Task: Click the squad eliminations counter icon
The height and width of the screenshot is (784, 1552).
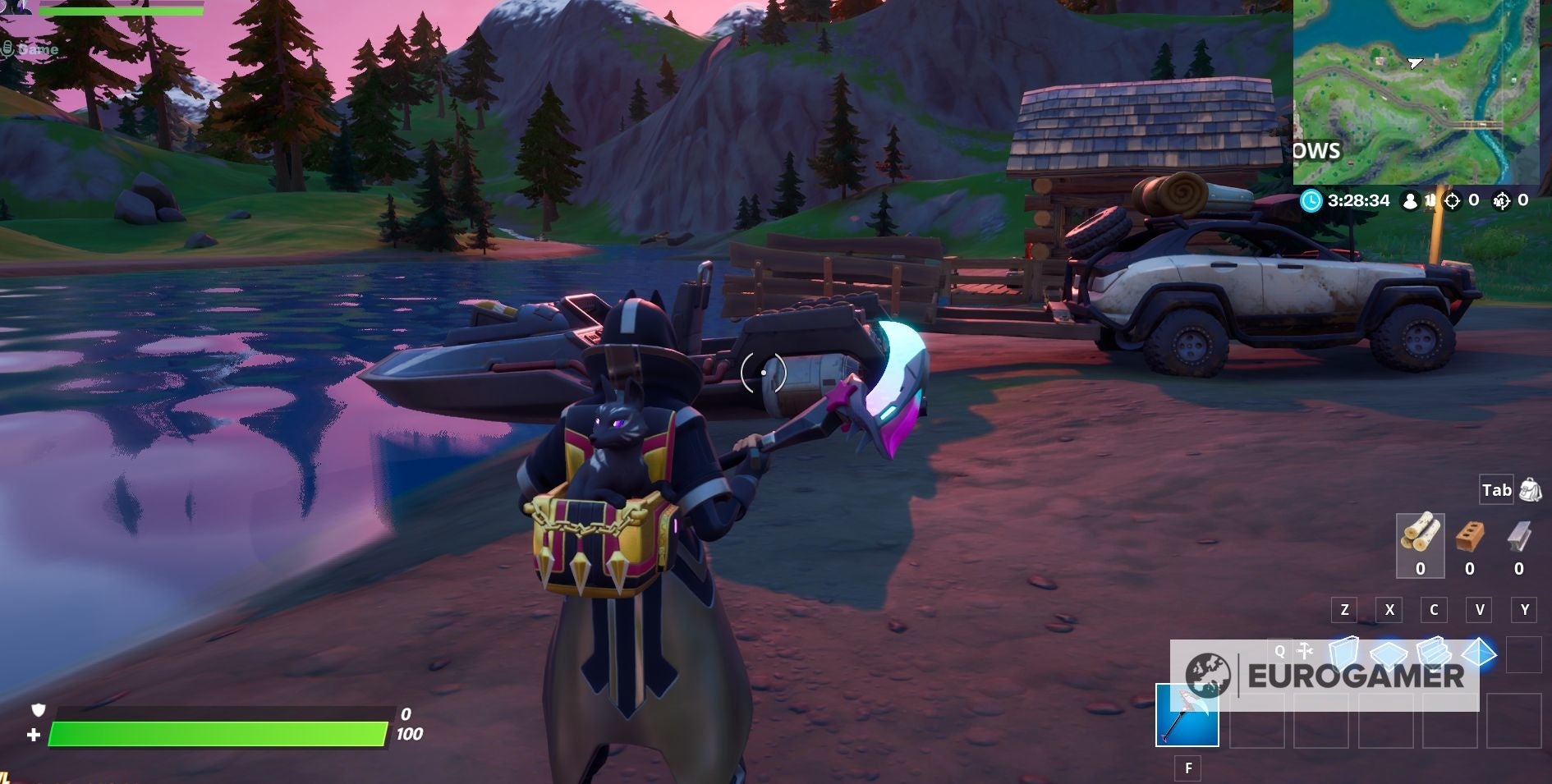Action: coord(1501,199)
